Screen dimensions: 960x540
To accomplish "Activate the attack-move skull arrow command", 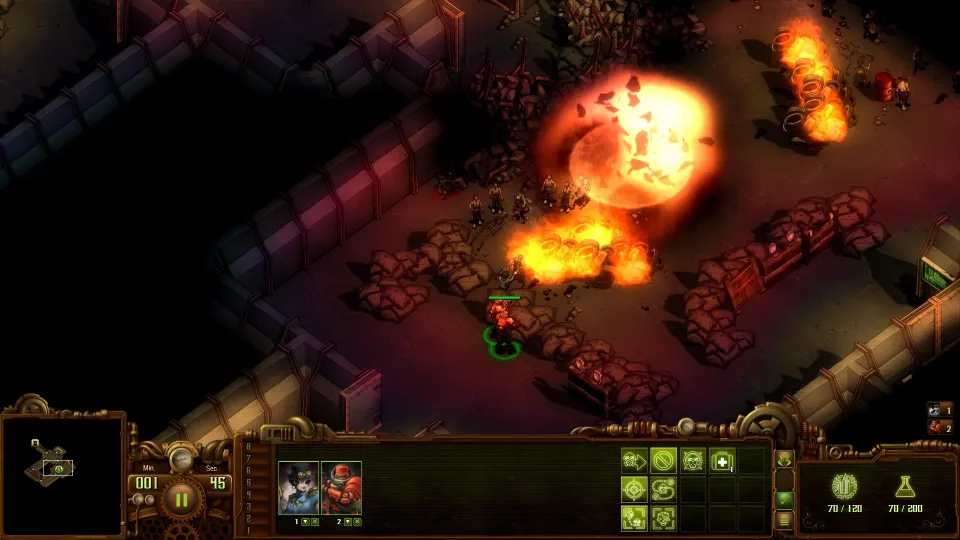I will 634,461.
